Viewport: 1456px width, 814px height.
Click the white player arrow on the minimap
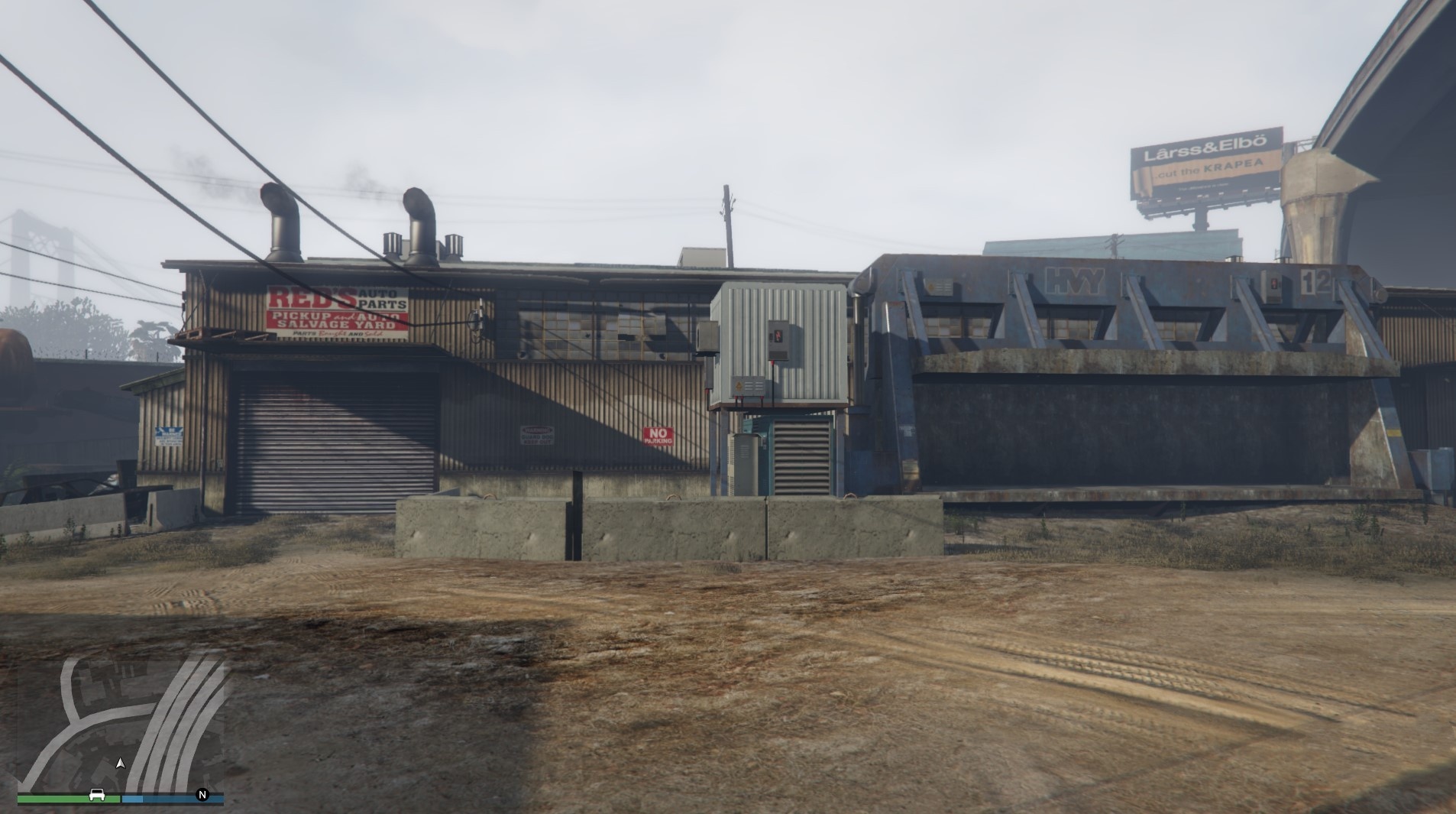121,763
